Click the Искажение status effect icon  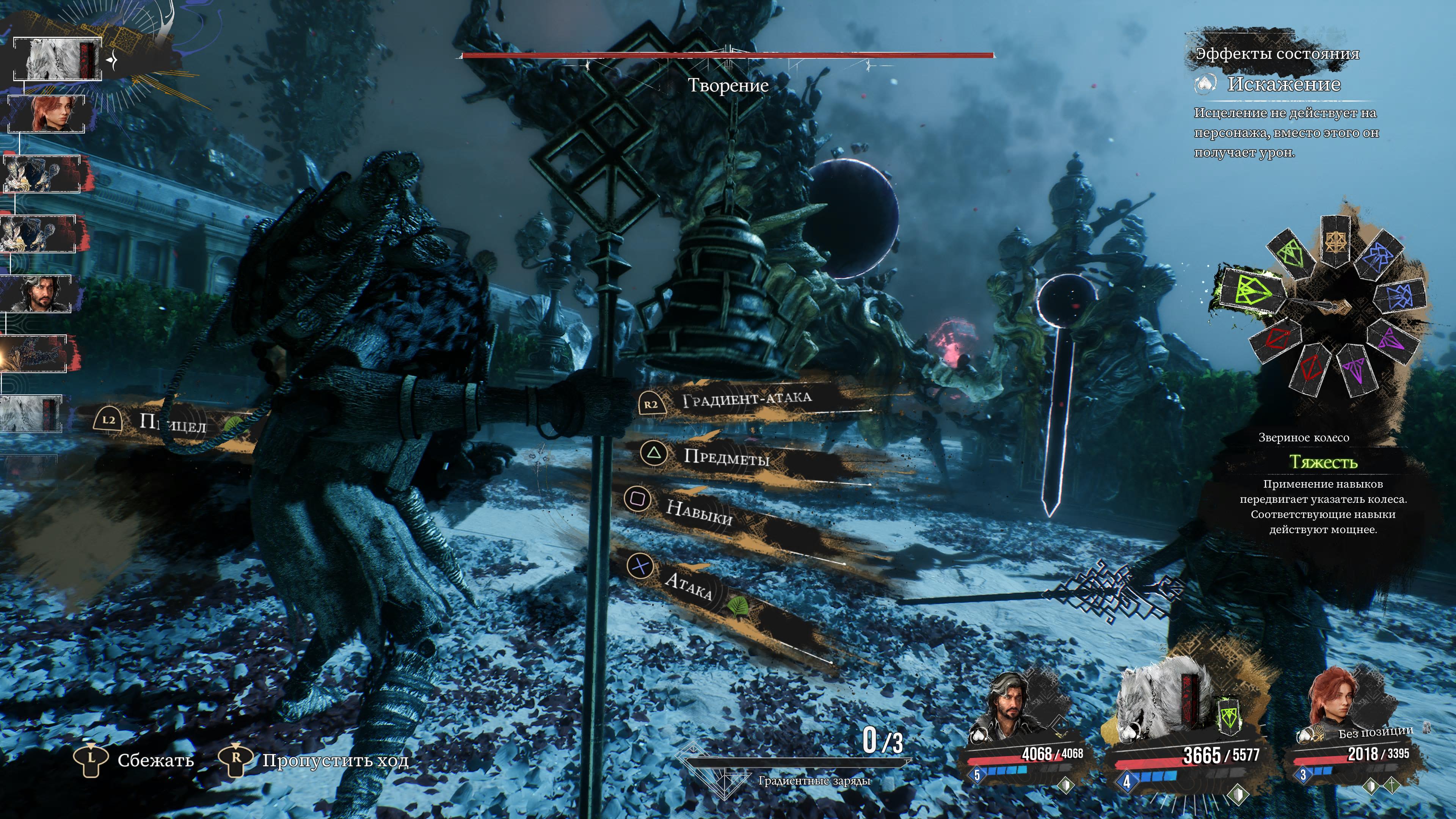[x=1205, y=84]
